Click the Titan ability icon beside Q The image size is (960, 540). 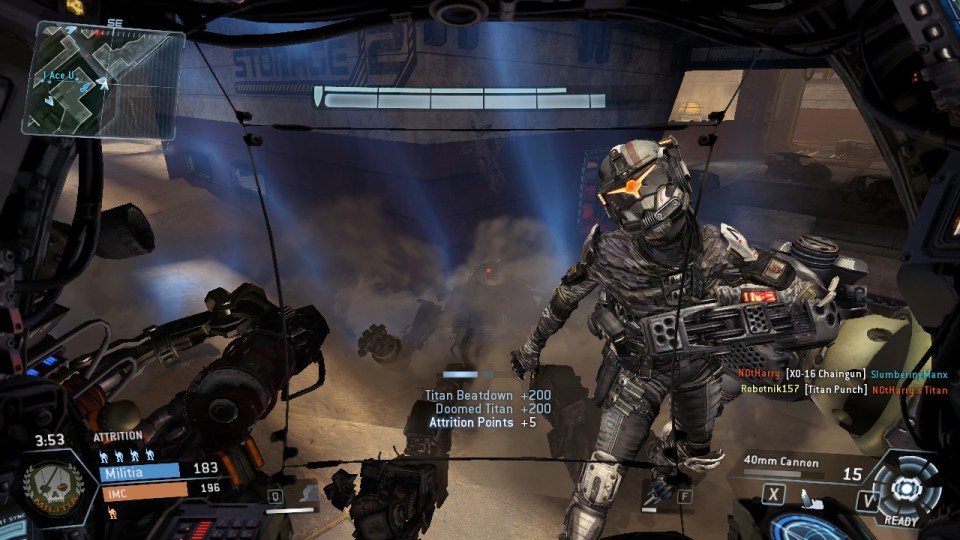pos(308,494)
